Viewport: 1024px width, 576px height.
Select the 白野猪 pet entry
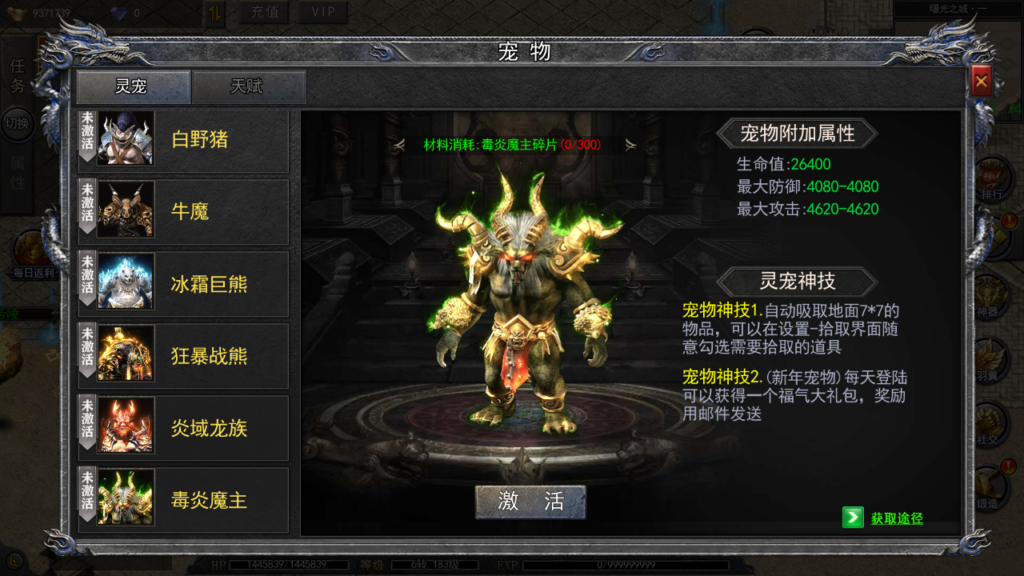click(x=185, y=140)
